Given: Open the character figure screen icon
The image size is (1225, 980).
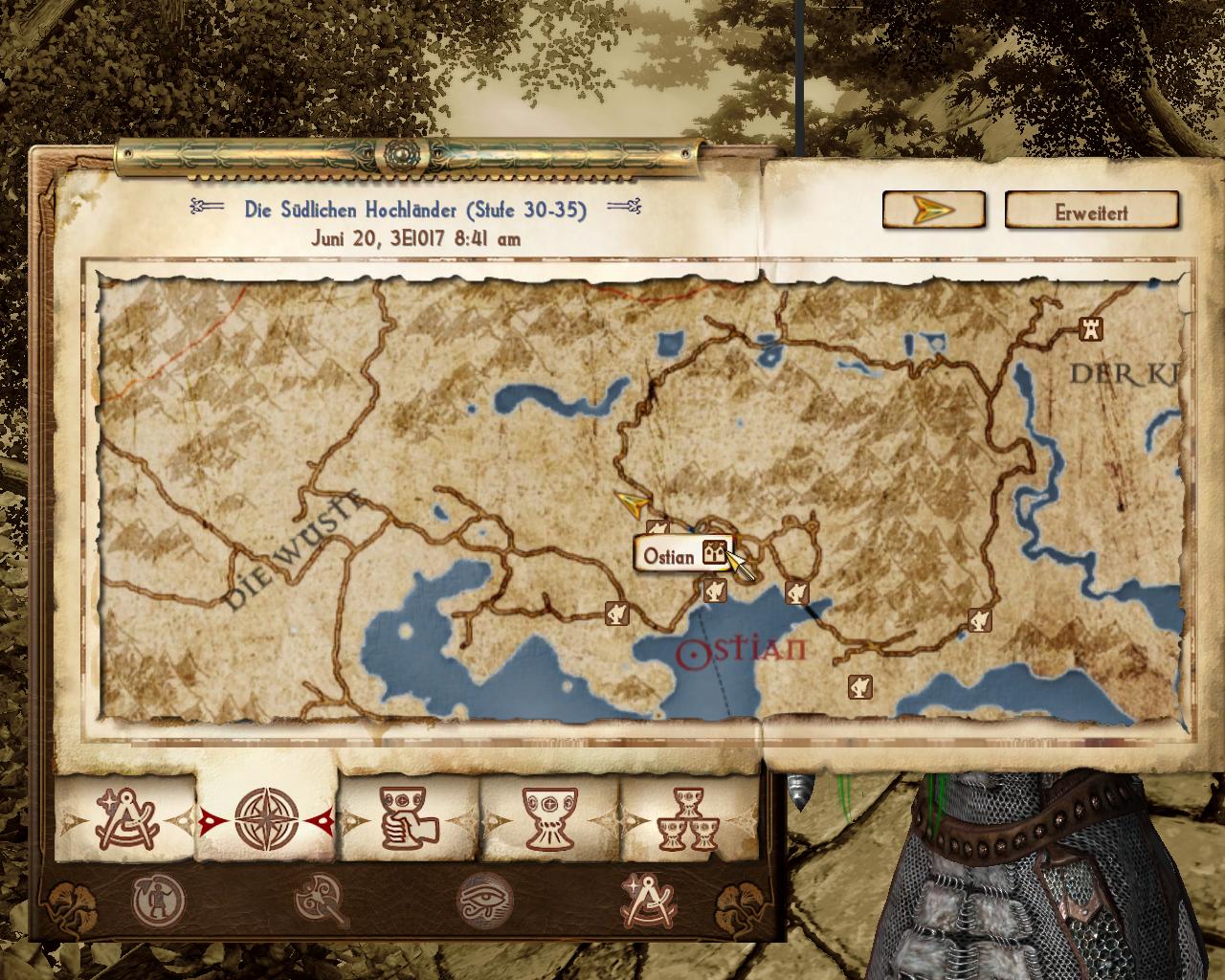Looking at the screenshot, I should (159, 901).
